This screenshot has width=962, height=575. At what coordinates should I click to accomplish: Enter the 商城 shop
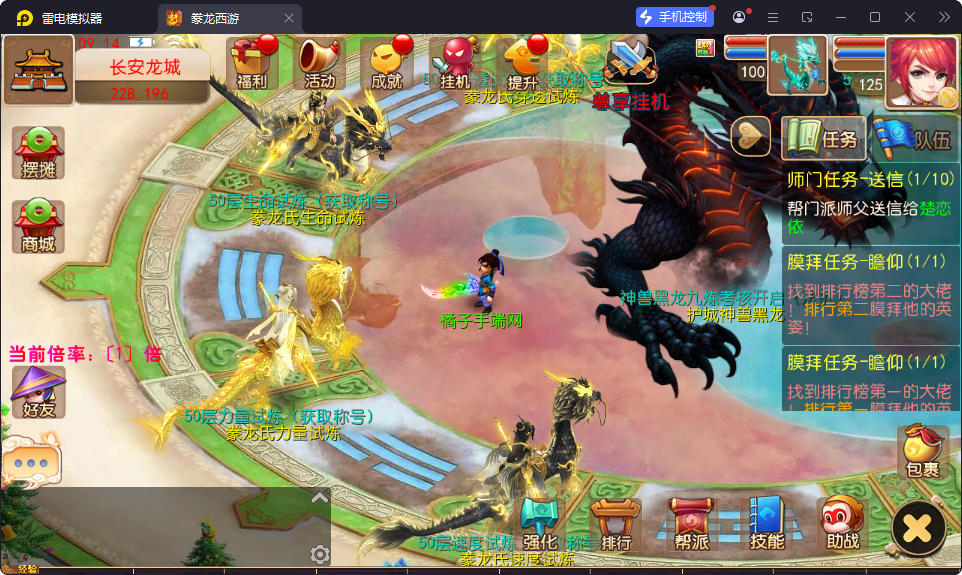coord(38,226)
